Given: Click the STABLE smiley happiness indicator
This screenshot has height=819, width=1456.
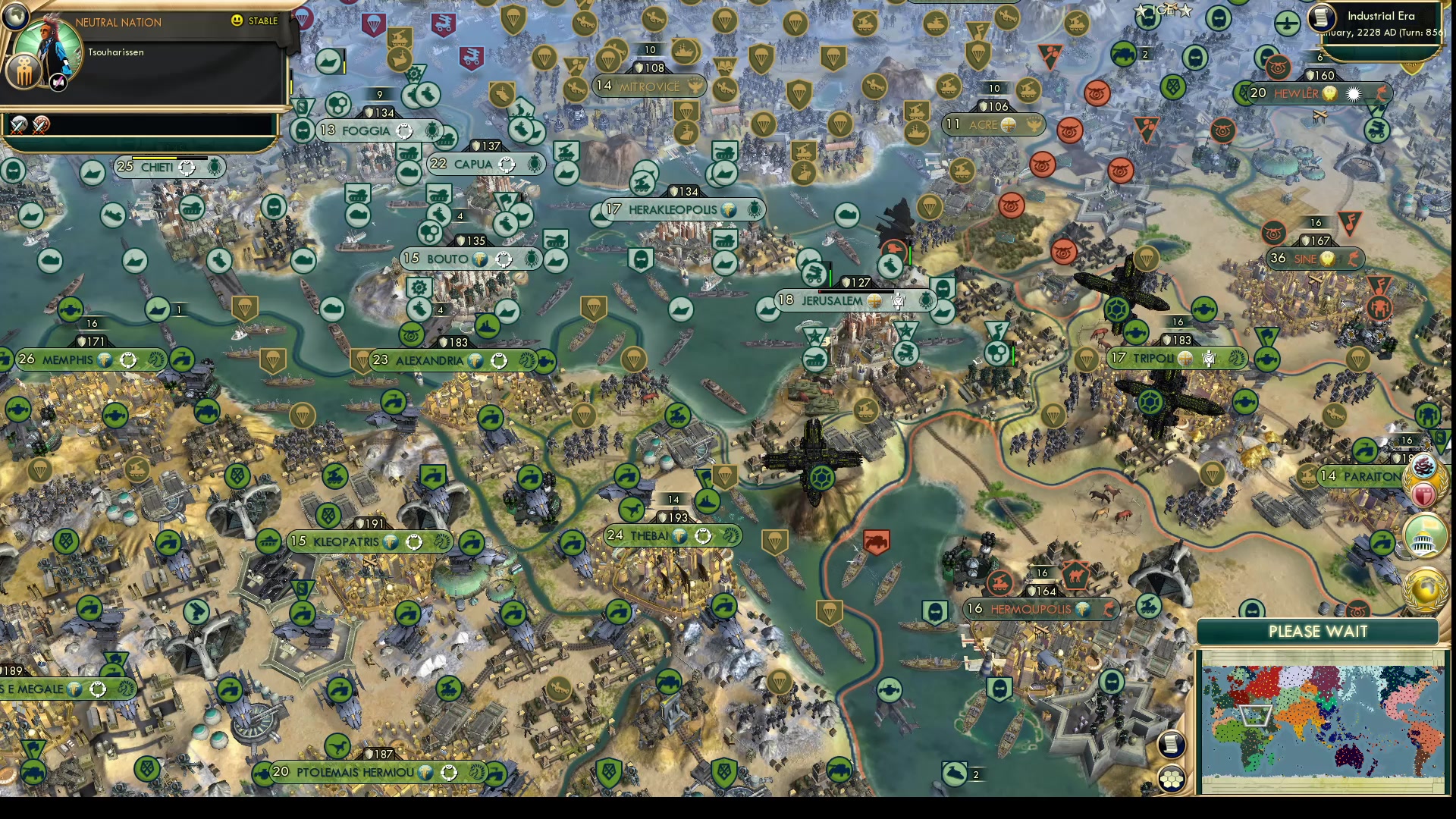Looking at the screenshot, I should point(237,20).
